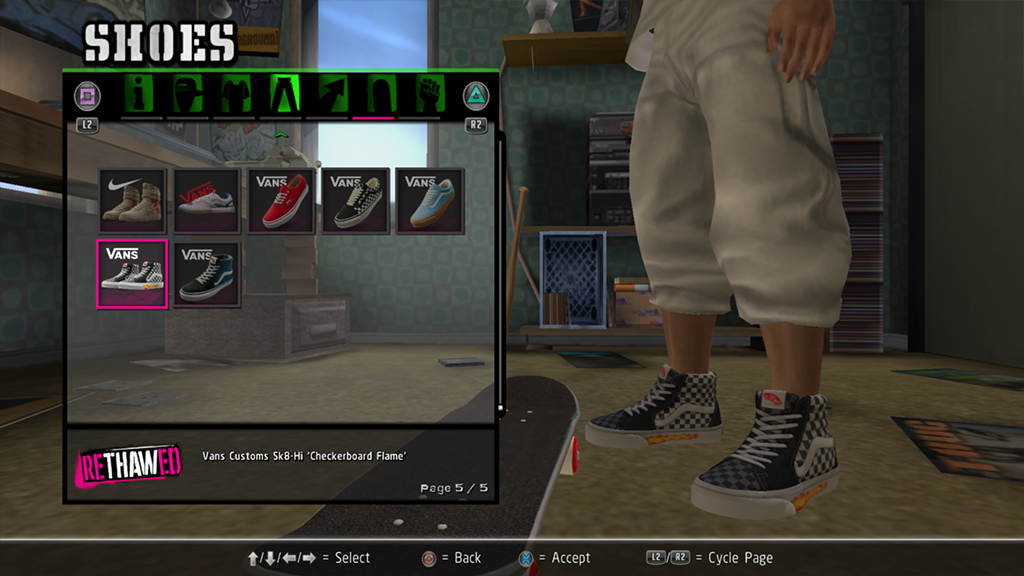Choose the white Vans shoe with red logo
Screen dimensions: 1024x576
[207, 200]
